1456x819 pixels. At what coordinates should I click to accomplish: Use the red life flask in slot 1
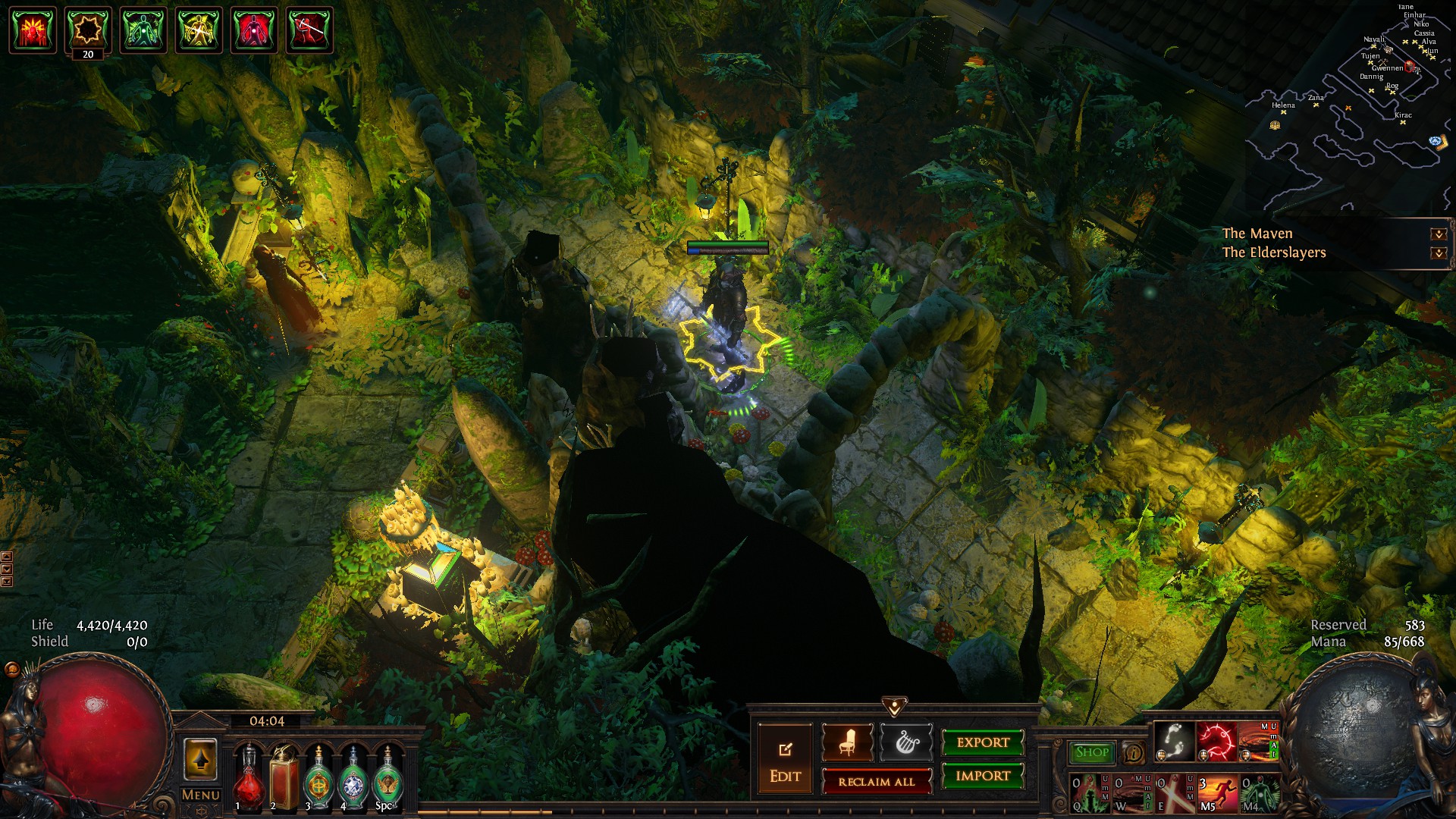click(x=248, y=777)
